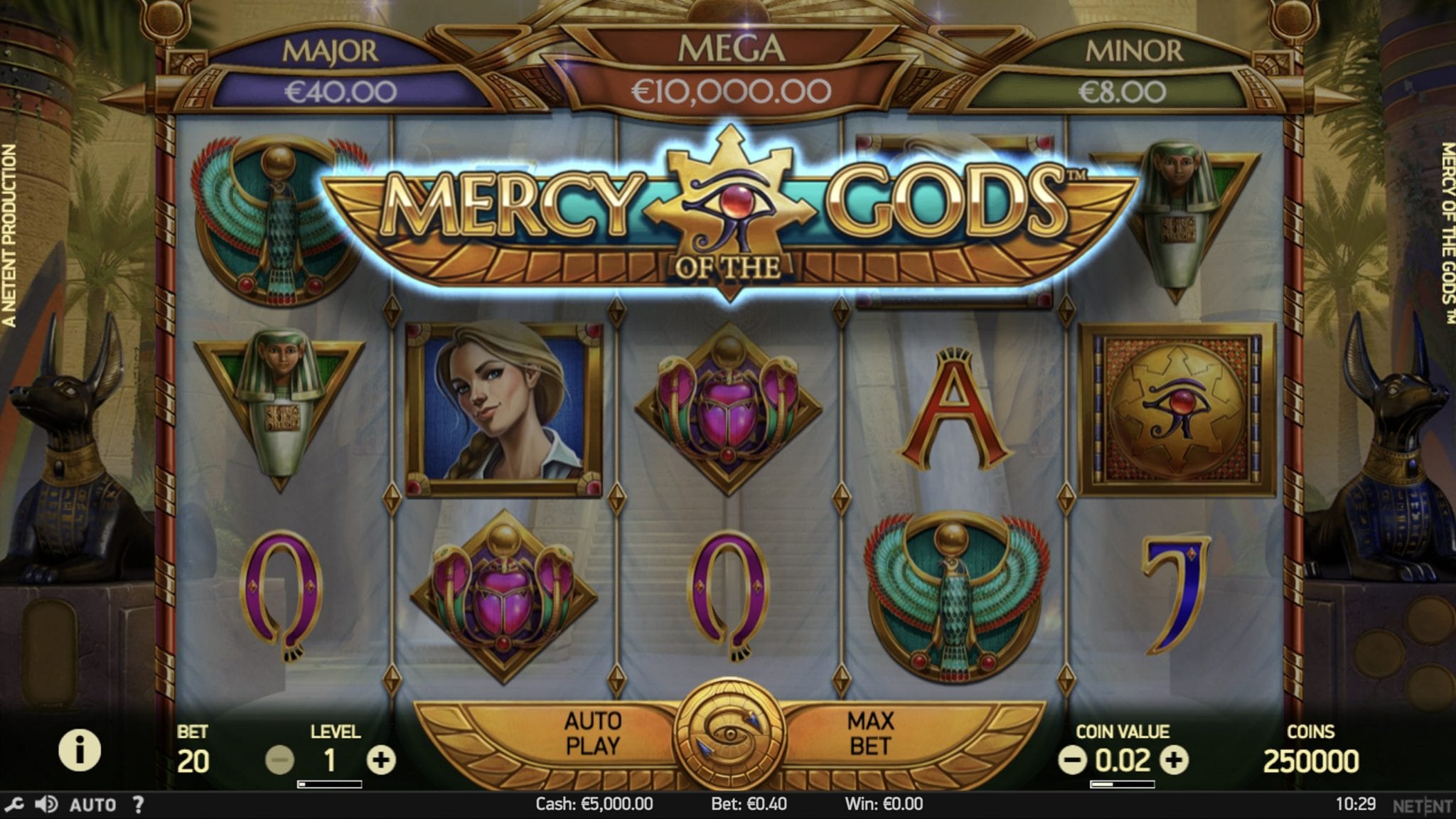Place the Max Bet
The height and width of the screenshot is (819, 1456).
click(870, 734)
